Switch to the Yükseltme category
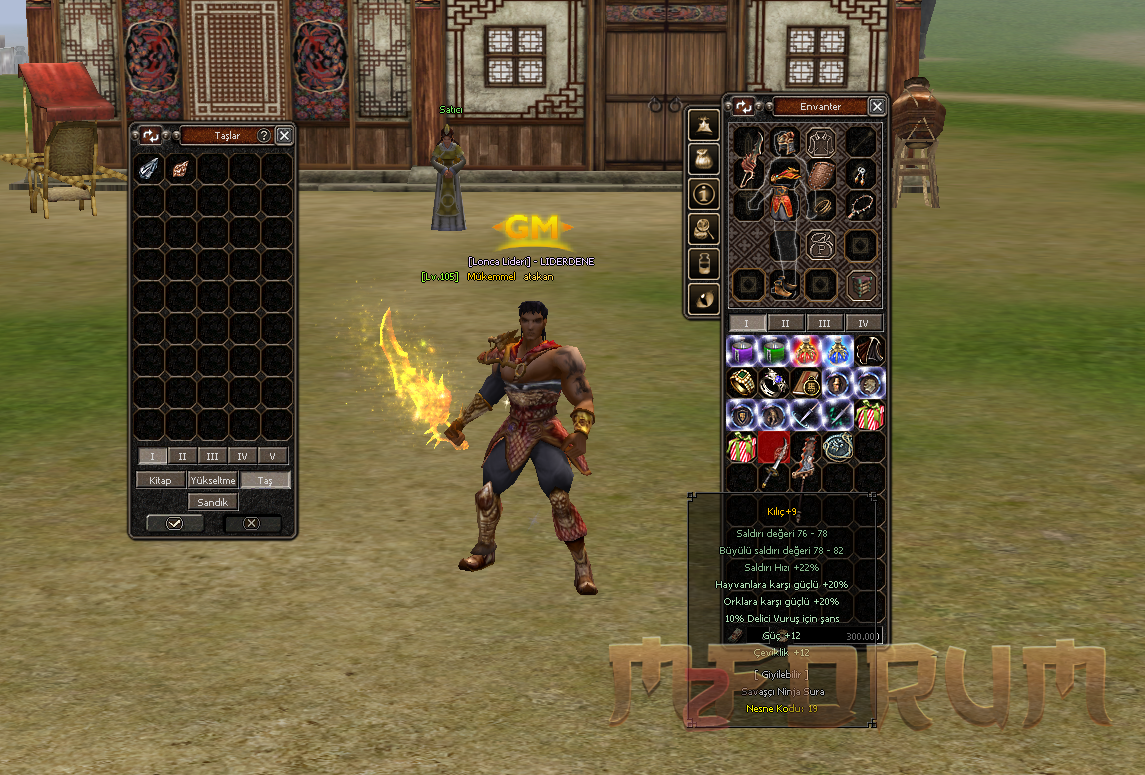Image resolution: width=1145 pixels, height=775 pixels. point(212,480)
